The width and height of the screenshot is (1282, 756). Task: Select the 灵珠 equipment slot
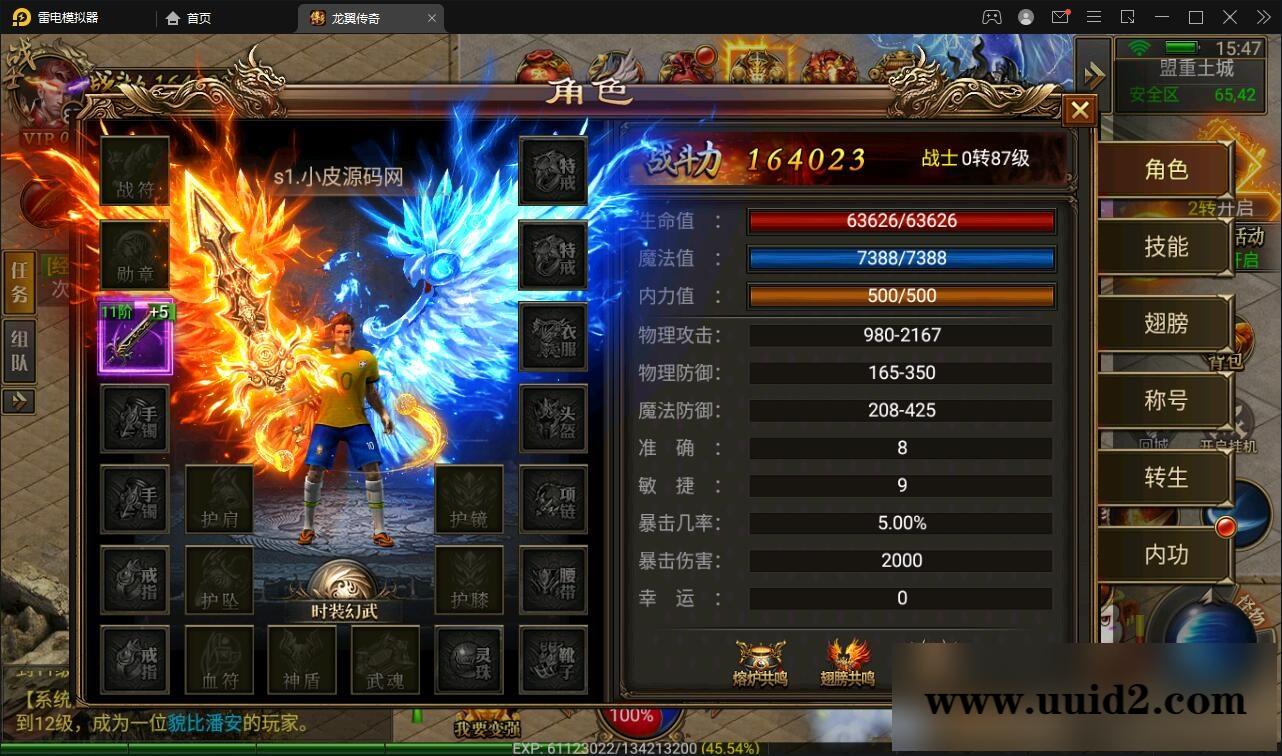(468, 660)
